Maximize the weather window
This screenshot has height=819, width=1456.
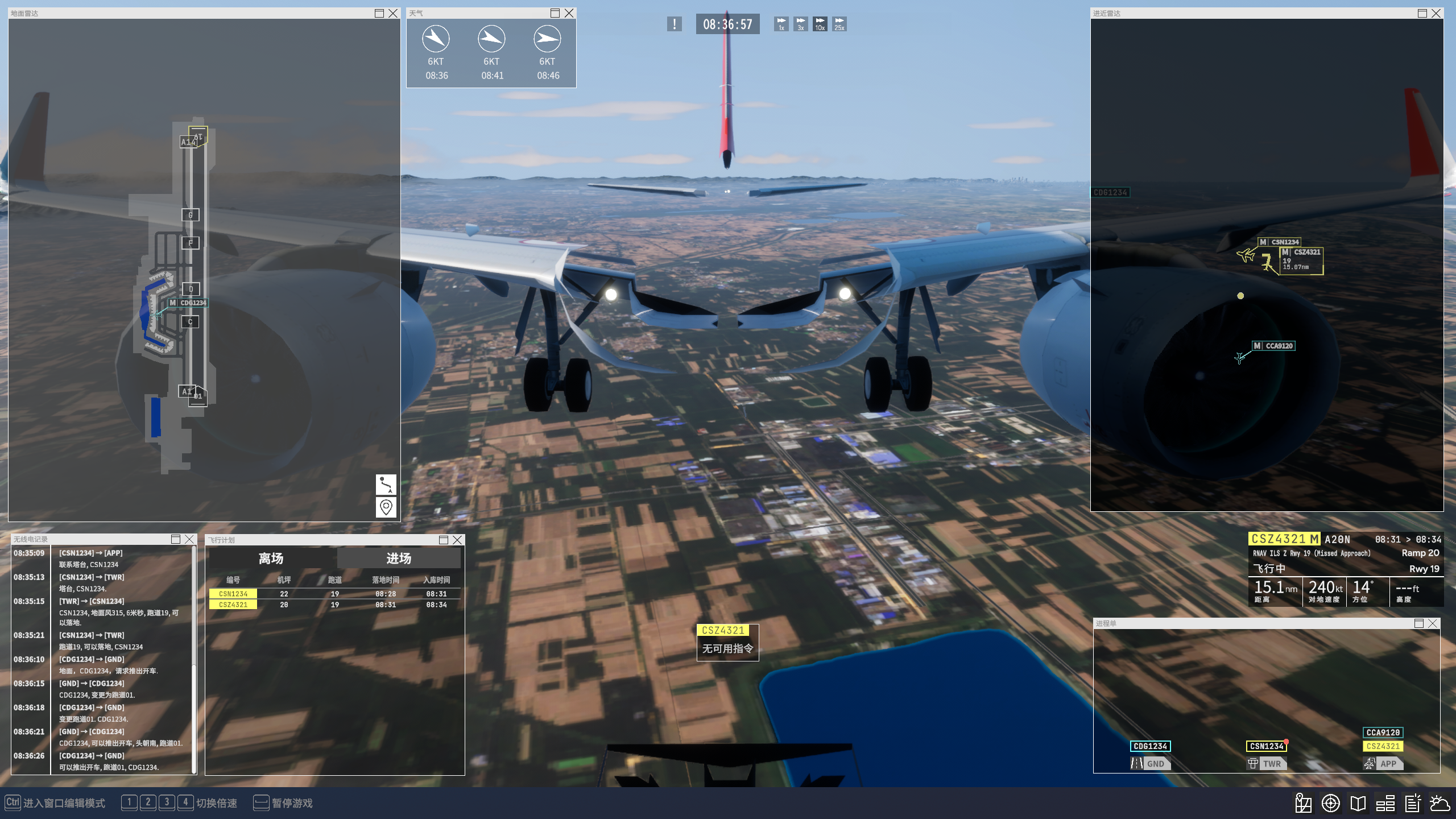[555, 13]
